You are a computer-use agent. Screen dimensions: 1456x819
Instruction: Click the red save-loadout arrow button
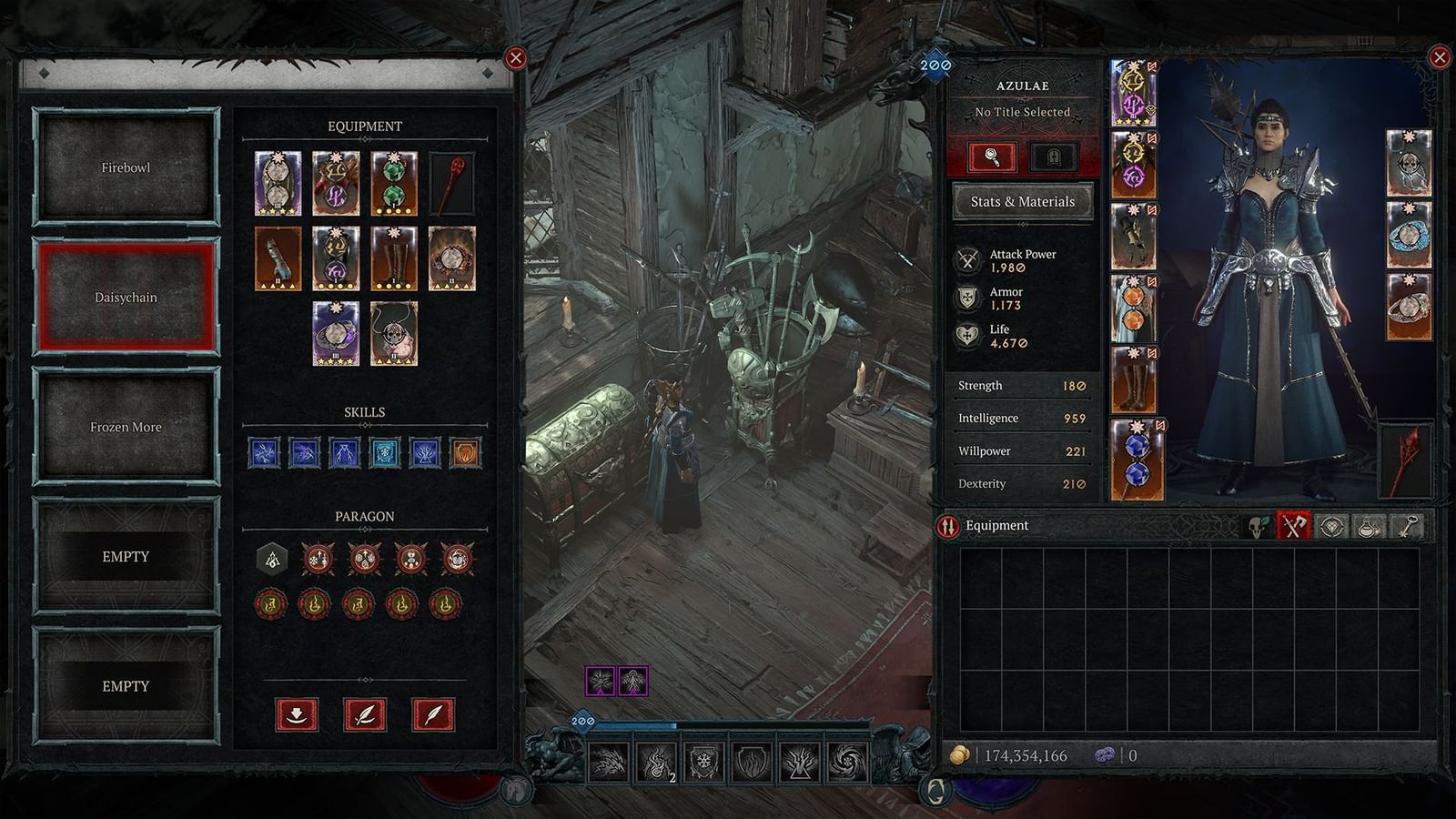tap(296, 714)
